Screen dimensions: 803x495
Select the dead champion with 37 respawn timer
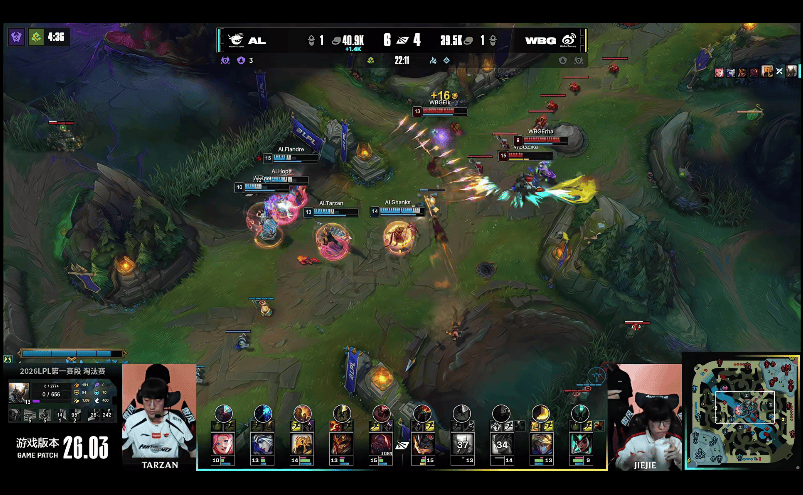pyautogui.click(x=462, y=443)
